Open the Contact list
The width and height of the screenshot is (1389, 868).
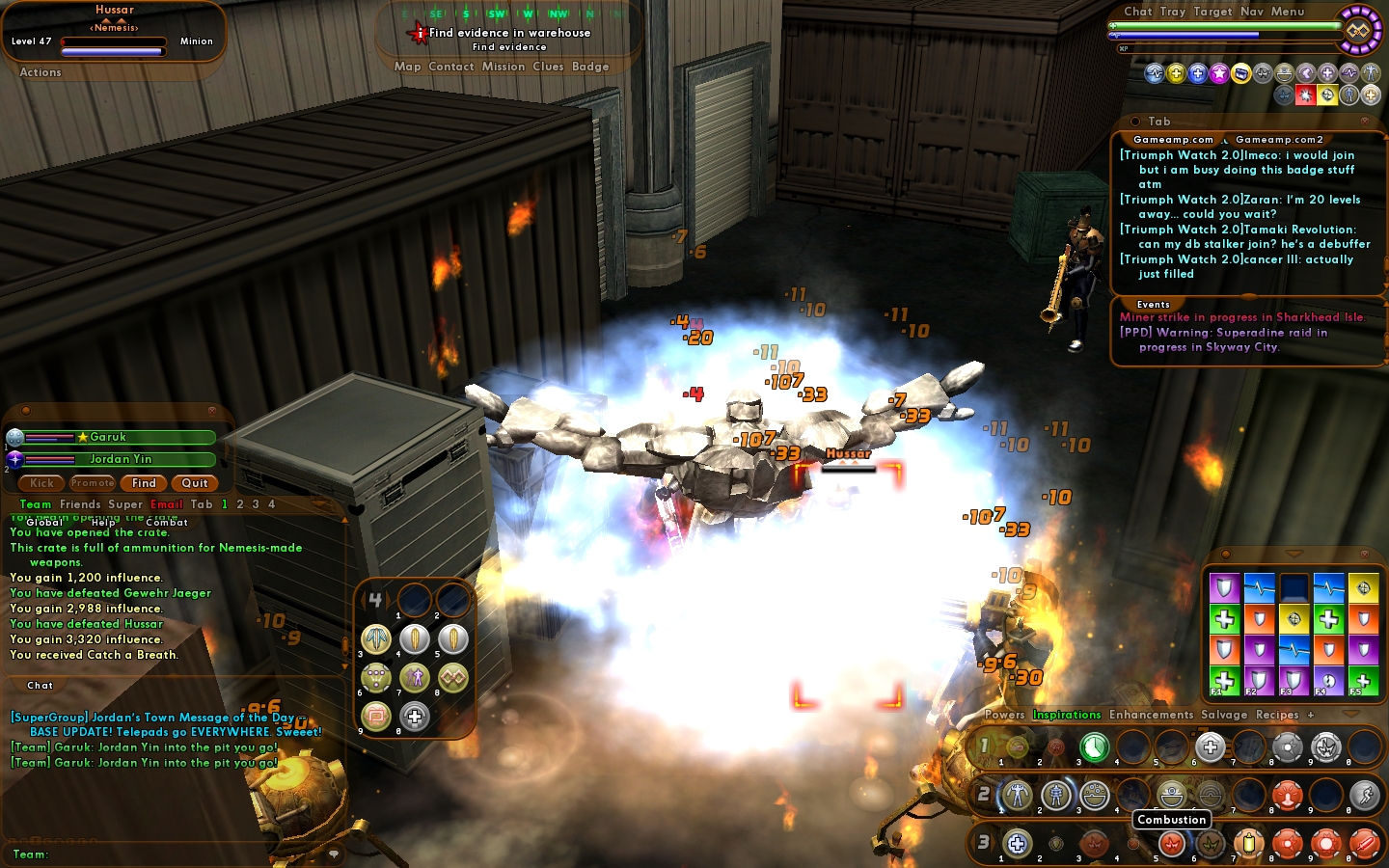[x=450, y=67]
